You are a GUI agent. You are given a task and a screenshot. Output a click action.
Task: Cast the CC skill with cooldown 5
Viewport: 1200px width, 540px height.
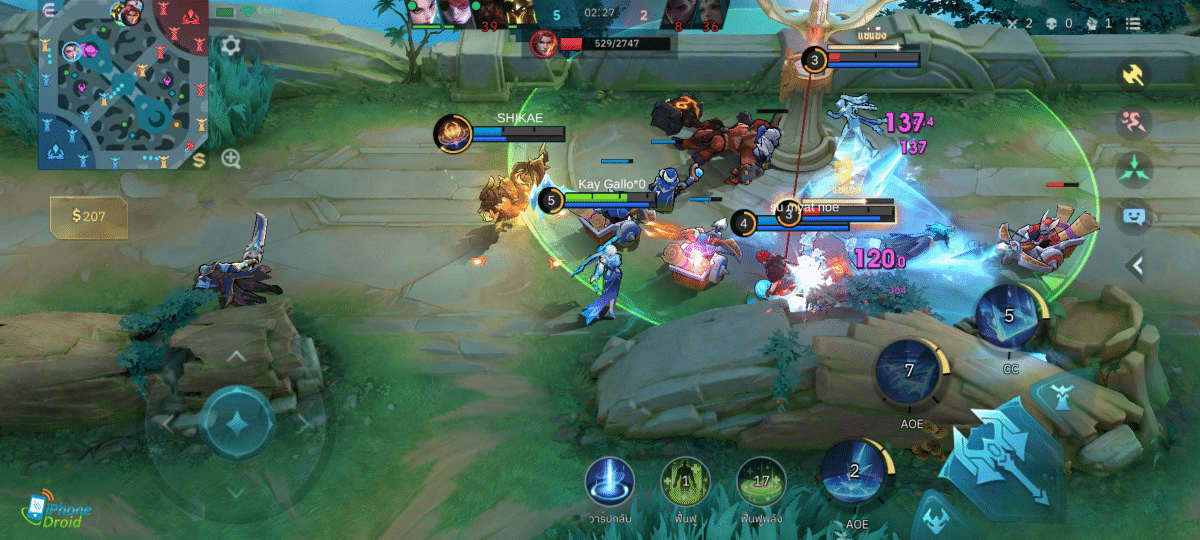tap(1009, 318)
